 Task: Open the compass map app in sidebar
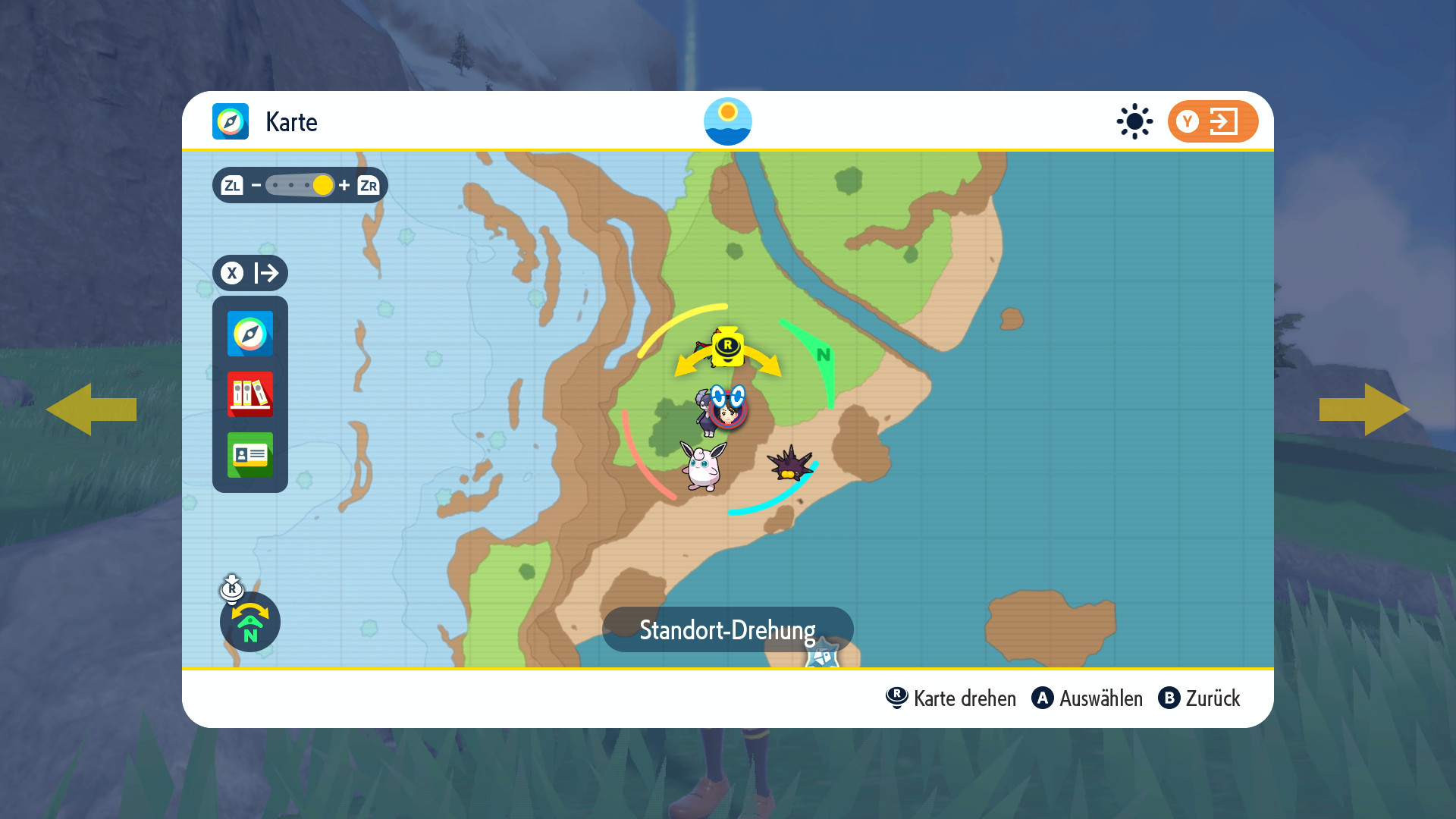coord(250,334)
